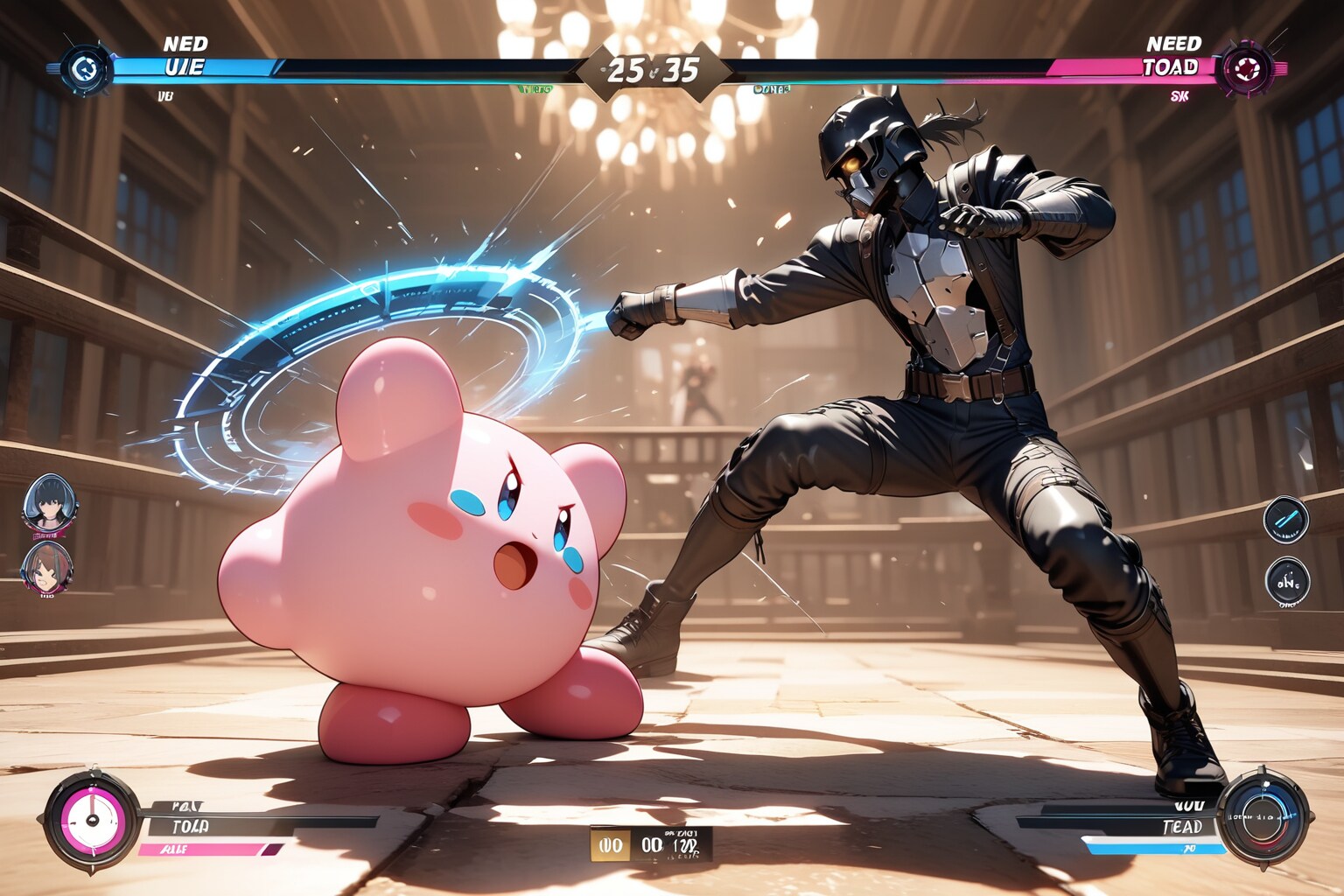Click the blue circular special gauge dial
1344x896 pixels.
click(x=1263, y=816)
